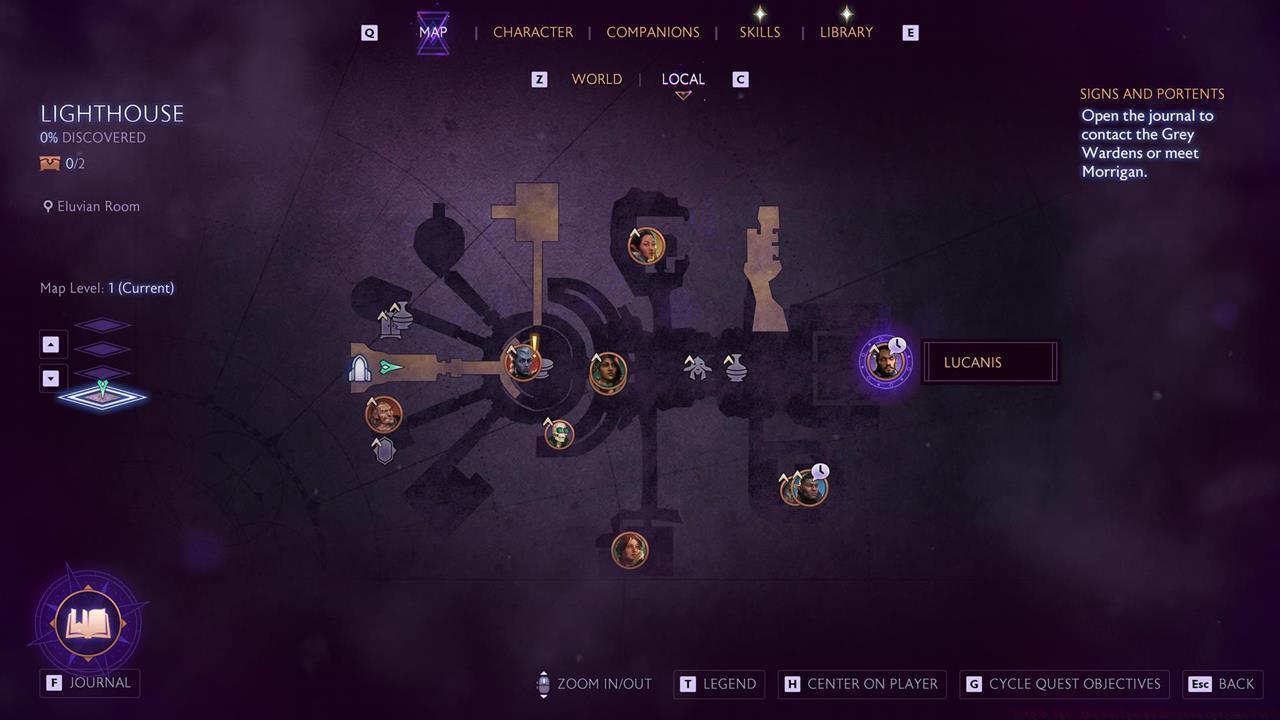The image size is (1280, 720).
Task: Click the map level up arrow
Action: pyautogui.click(x=52, y=344)
